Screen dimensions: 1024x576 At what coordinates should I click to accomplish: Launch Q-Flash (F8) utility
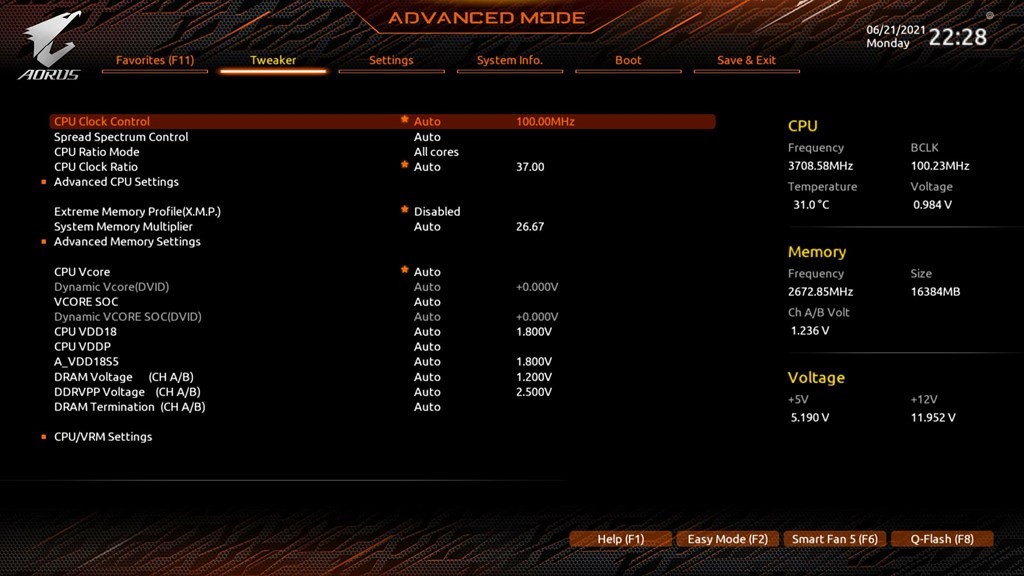941,539
